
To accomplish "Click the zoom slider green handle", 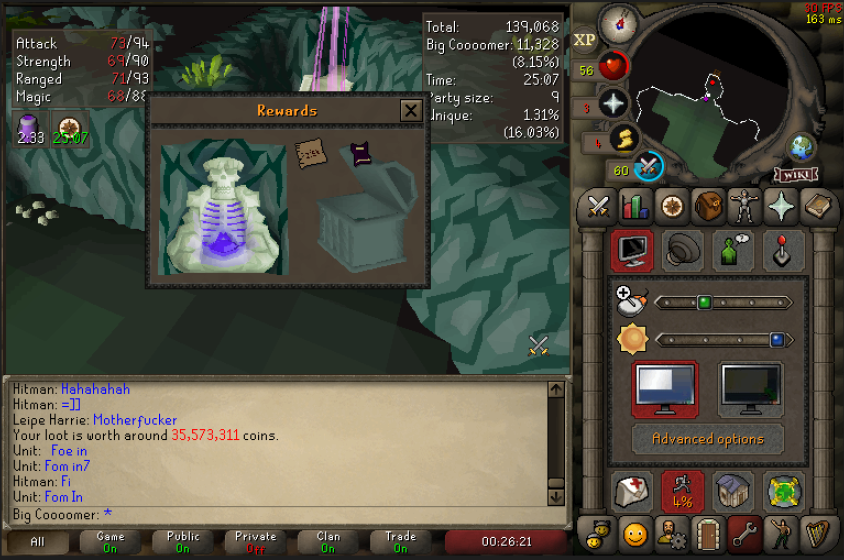I will pyautogui.click(x=703, y=302).
